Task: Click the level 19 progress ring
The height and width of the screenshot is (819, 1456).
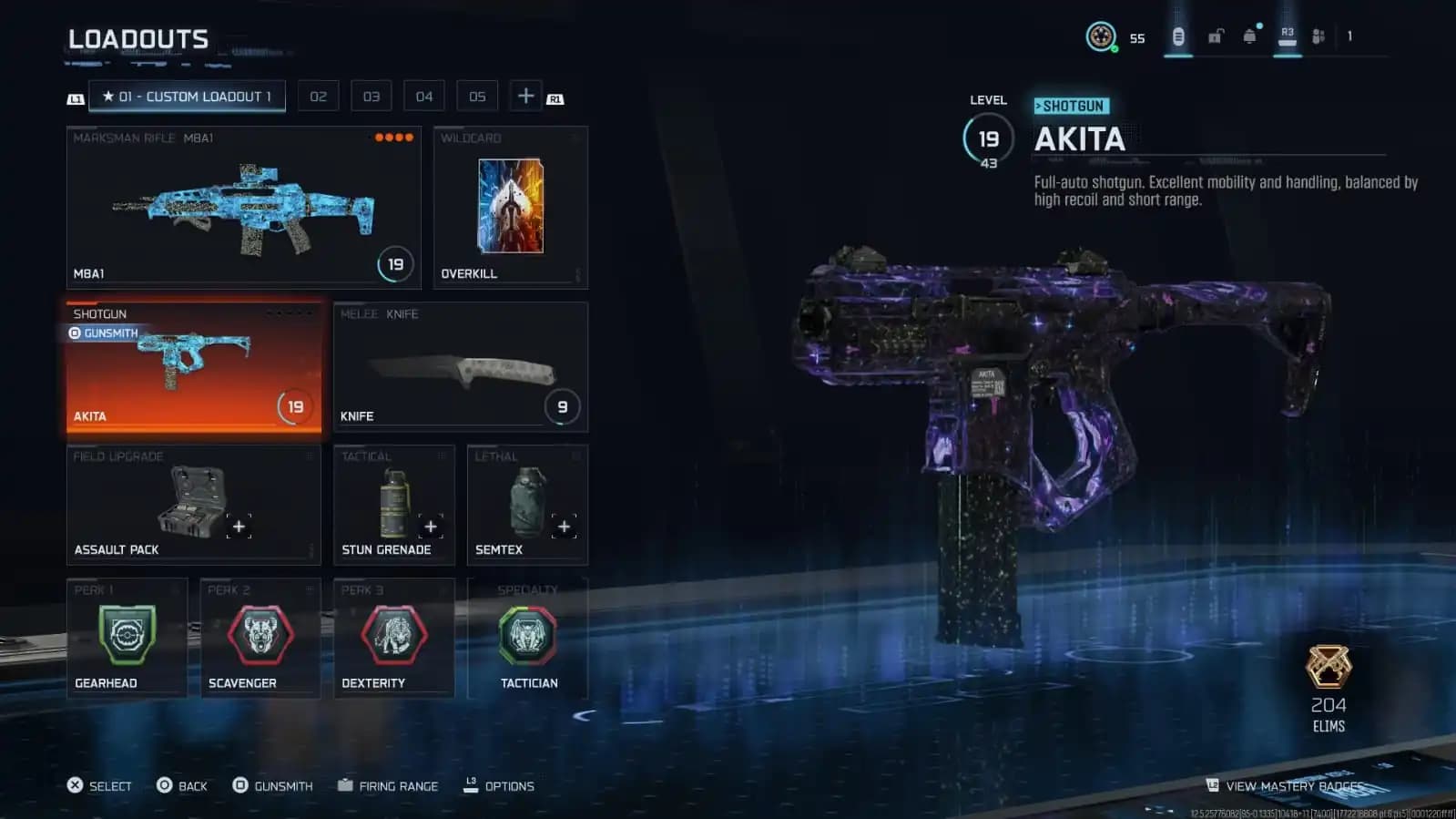Action: click(x=988, y=138)
